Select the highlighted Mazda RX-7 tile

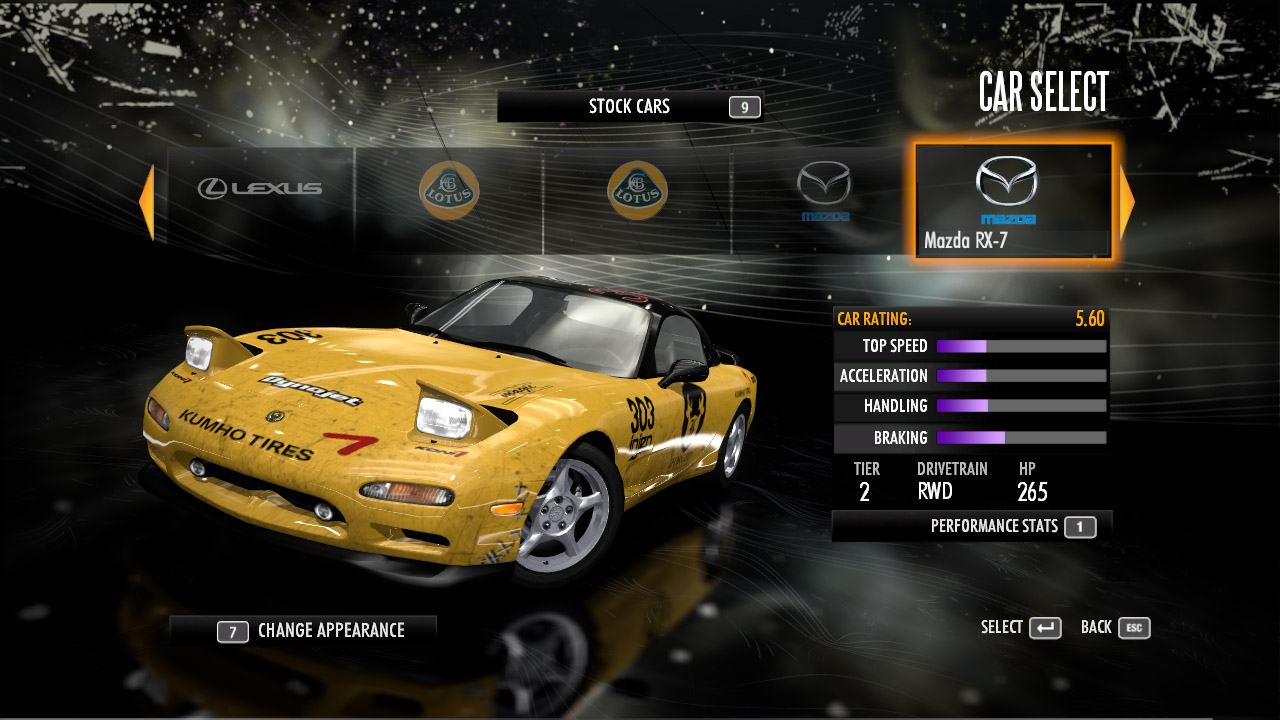[1012, 200]
